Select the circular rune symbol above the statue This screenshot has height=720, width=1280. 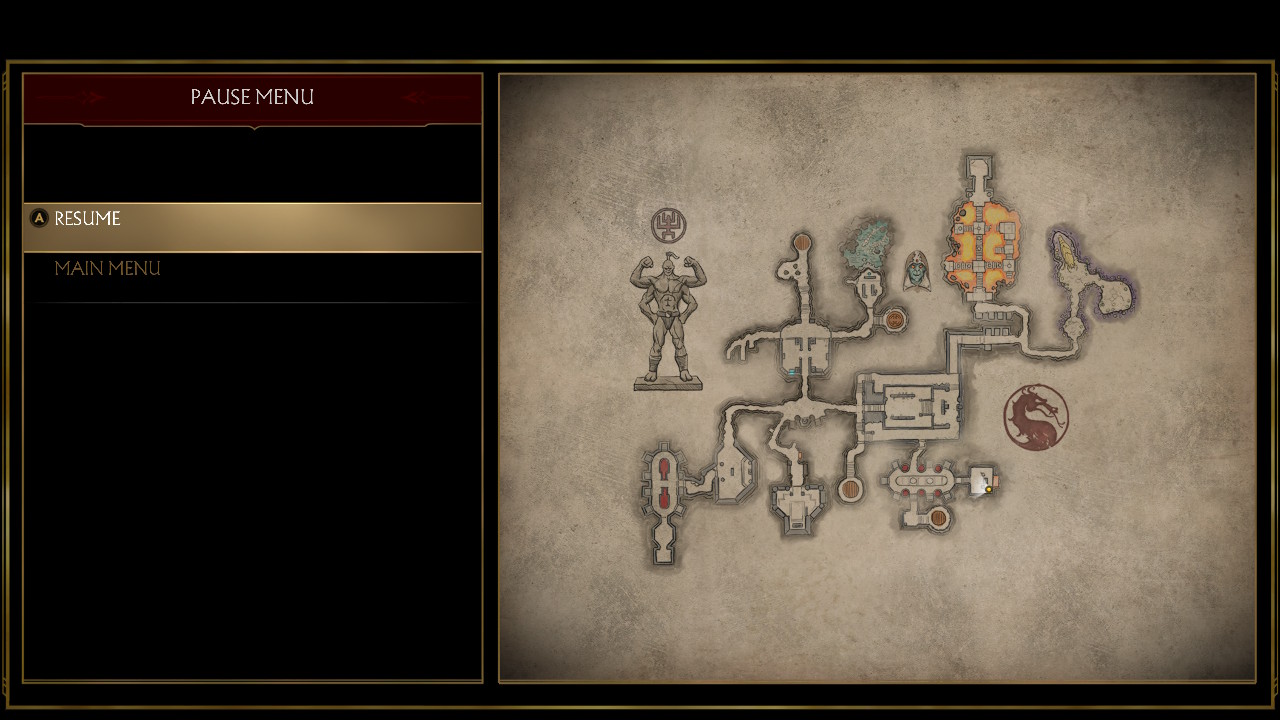668,225
